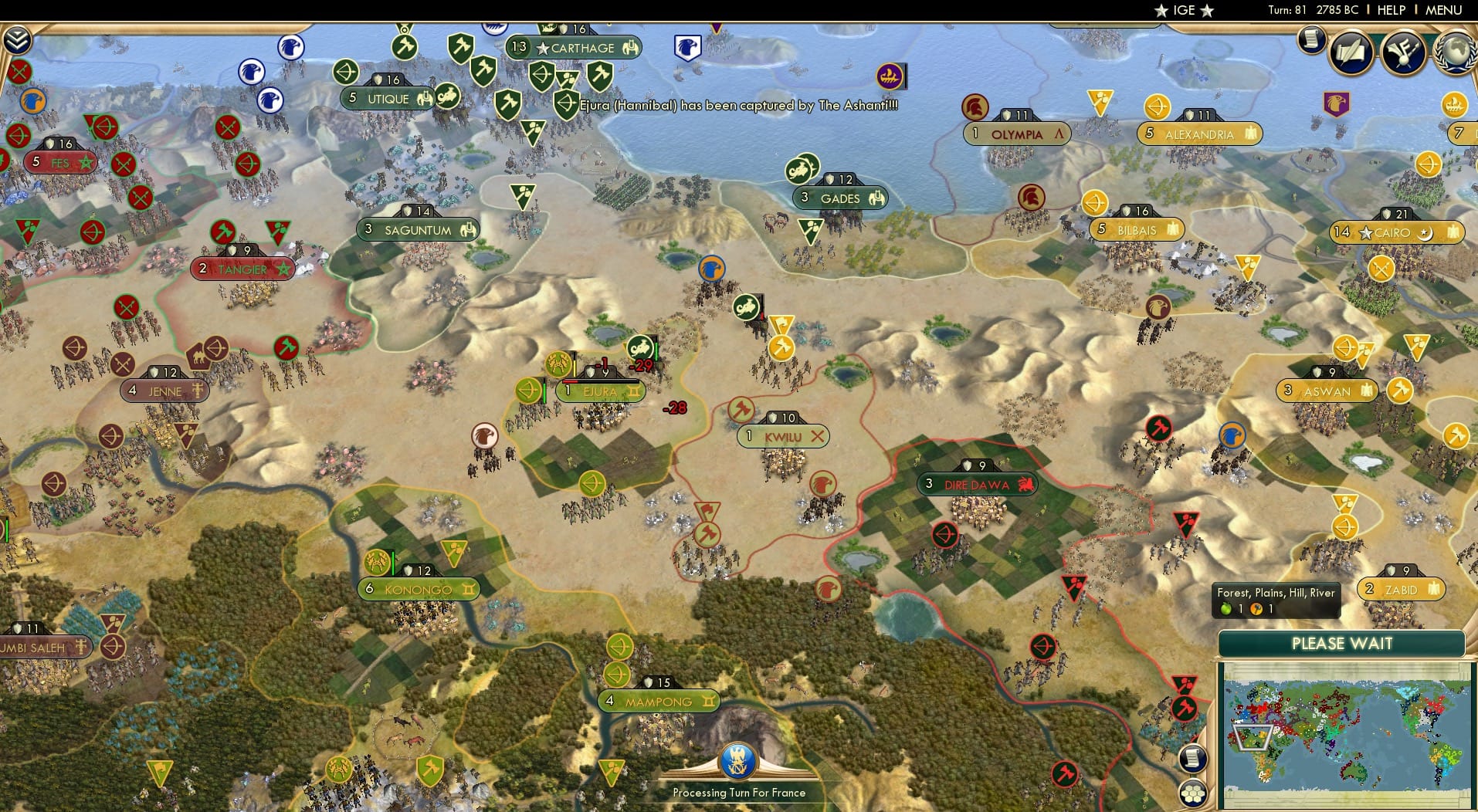Image resolution: width=1478 pixels, height=812 pixels.
Task: Select the blue eagle unit flag near the coast
Action: [687, 48]
